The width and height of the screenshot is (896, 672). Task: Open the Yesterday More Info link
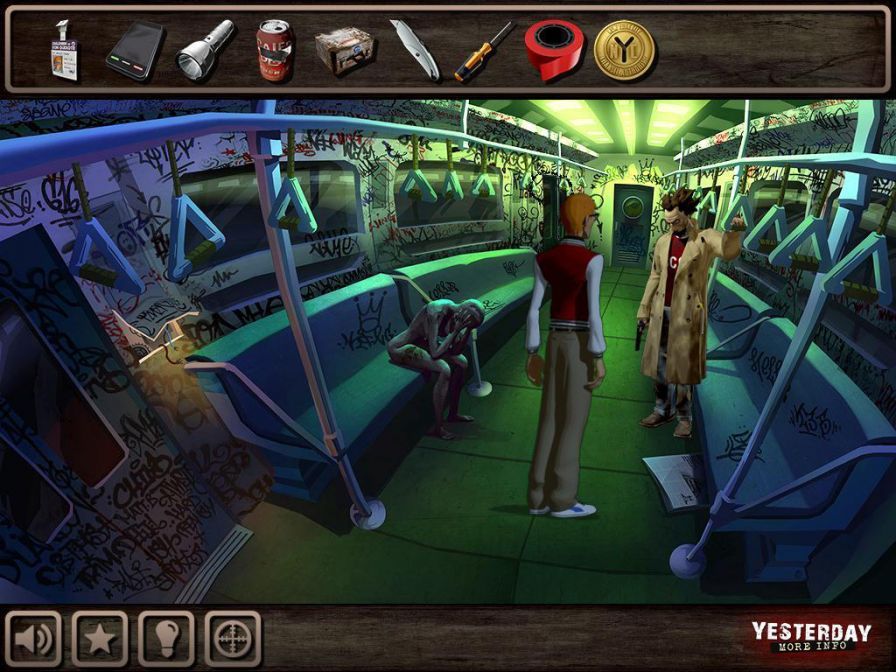point(810,637)
